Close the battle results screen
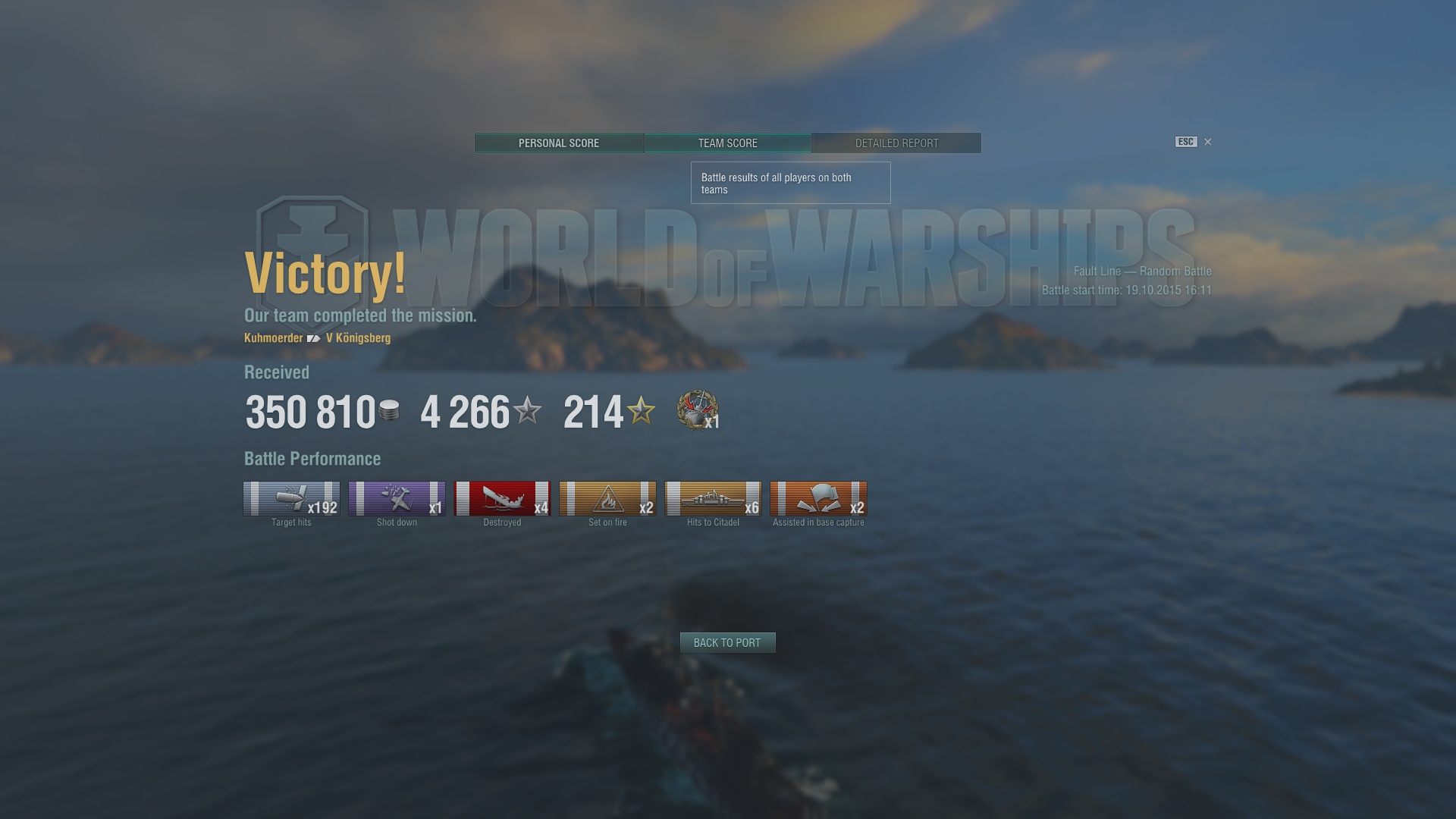 click(x=1208, y=142)
